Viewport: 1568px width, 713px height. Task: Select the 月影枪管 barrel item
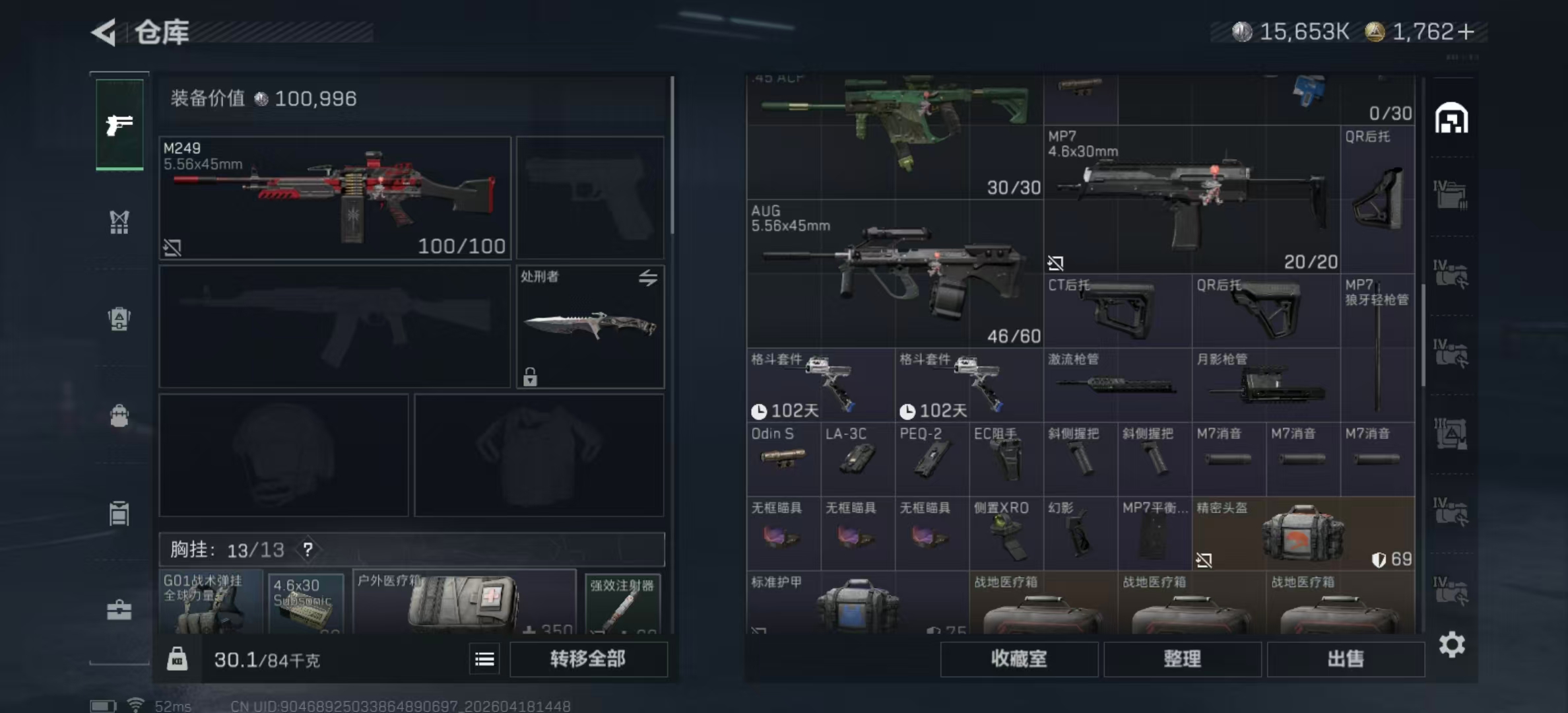[1266, 385]
